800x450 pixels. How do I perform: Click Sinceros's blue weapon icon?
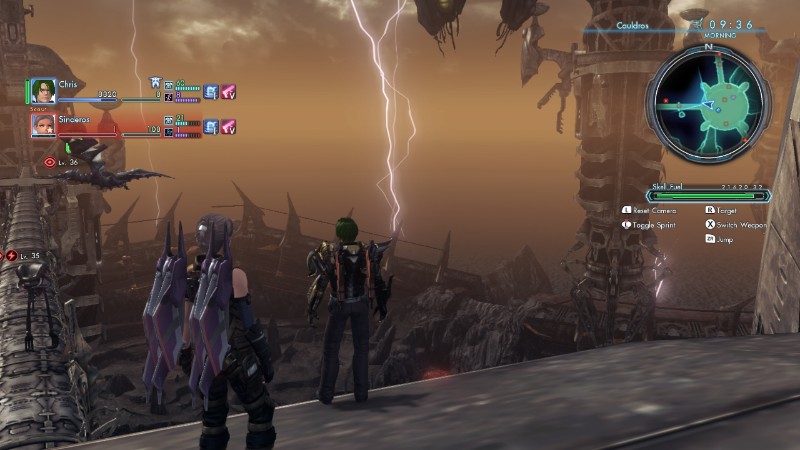click(x=211, y=127)
